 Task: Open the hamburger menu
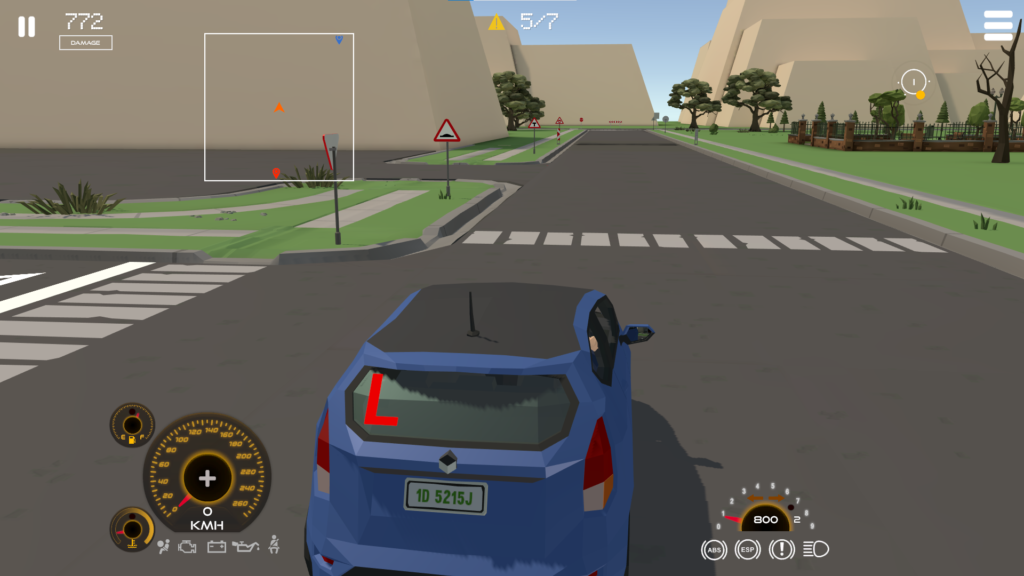click(997, 26)
